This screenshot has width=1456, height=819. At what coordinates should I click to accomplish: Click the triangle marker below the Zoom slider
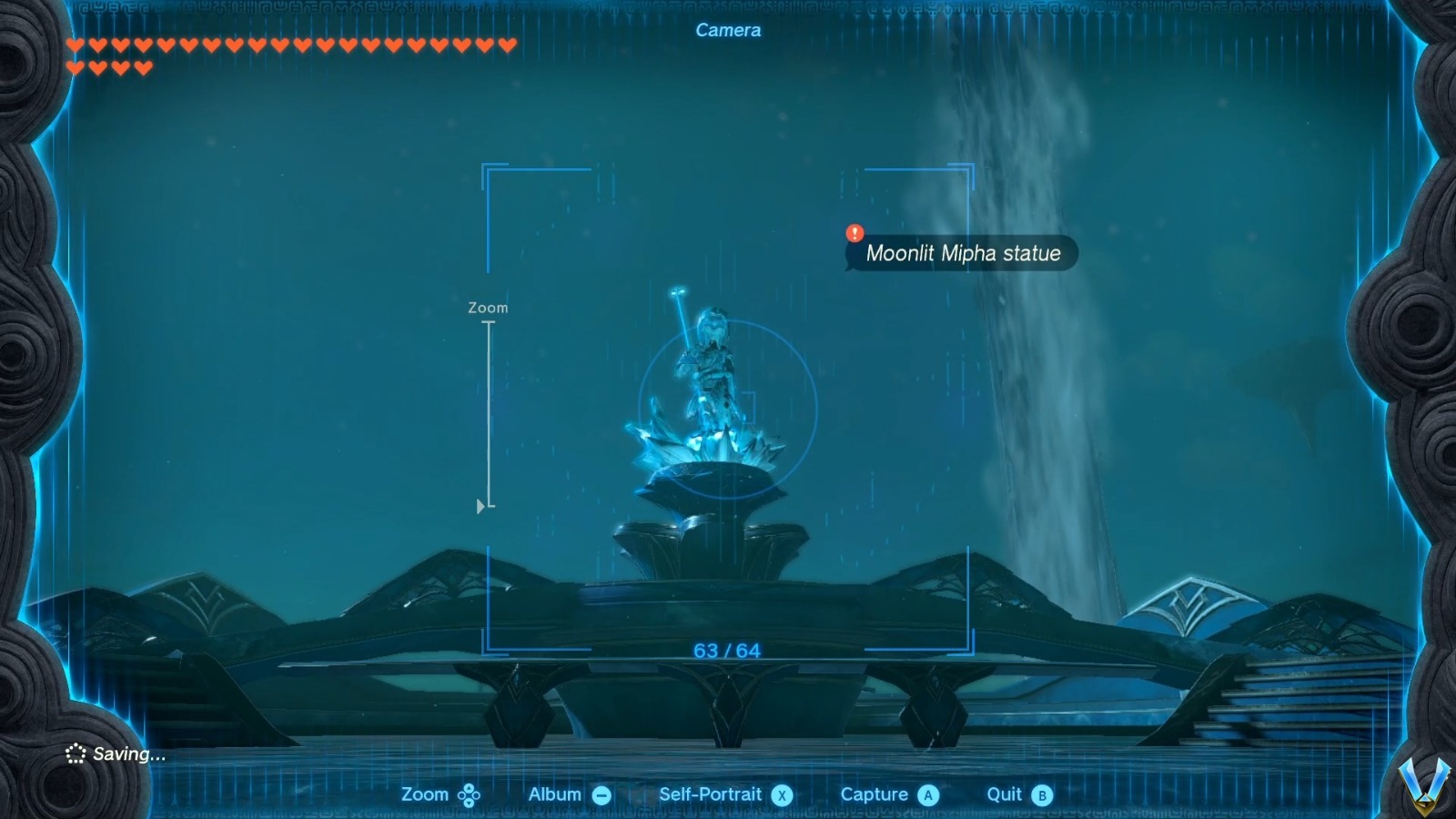[x=480, y=506]
